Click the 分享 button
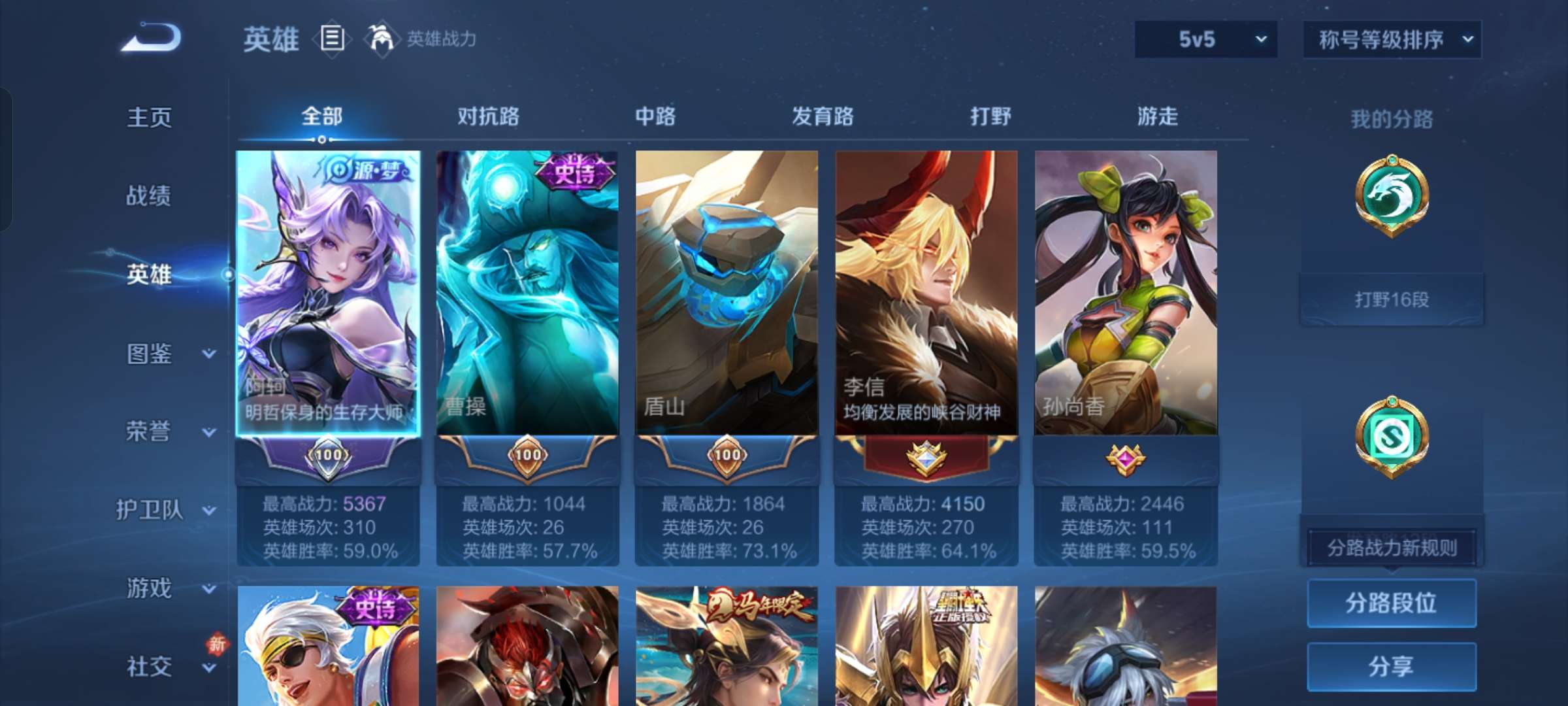The height and width of the screenshot is (706, 1568). [x=1392, y=665]
